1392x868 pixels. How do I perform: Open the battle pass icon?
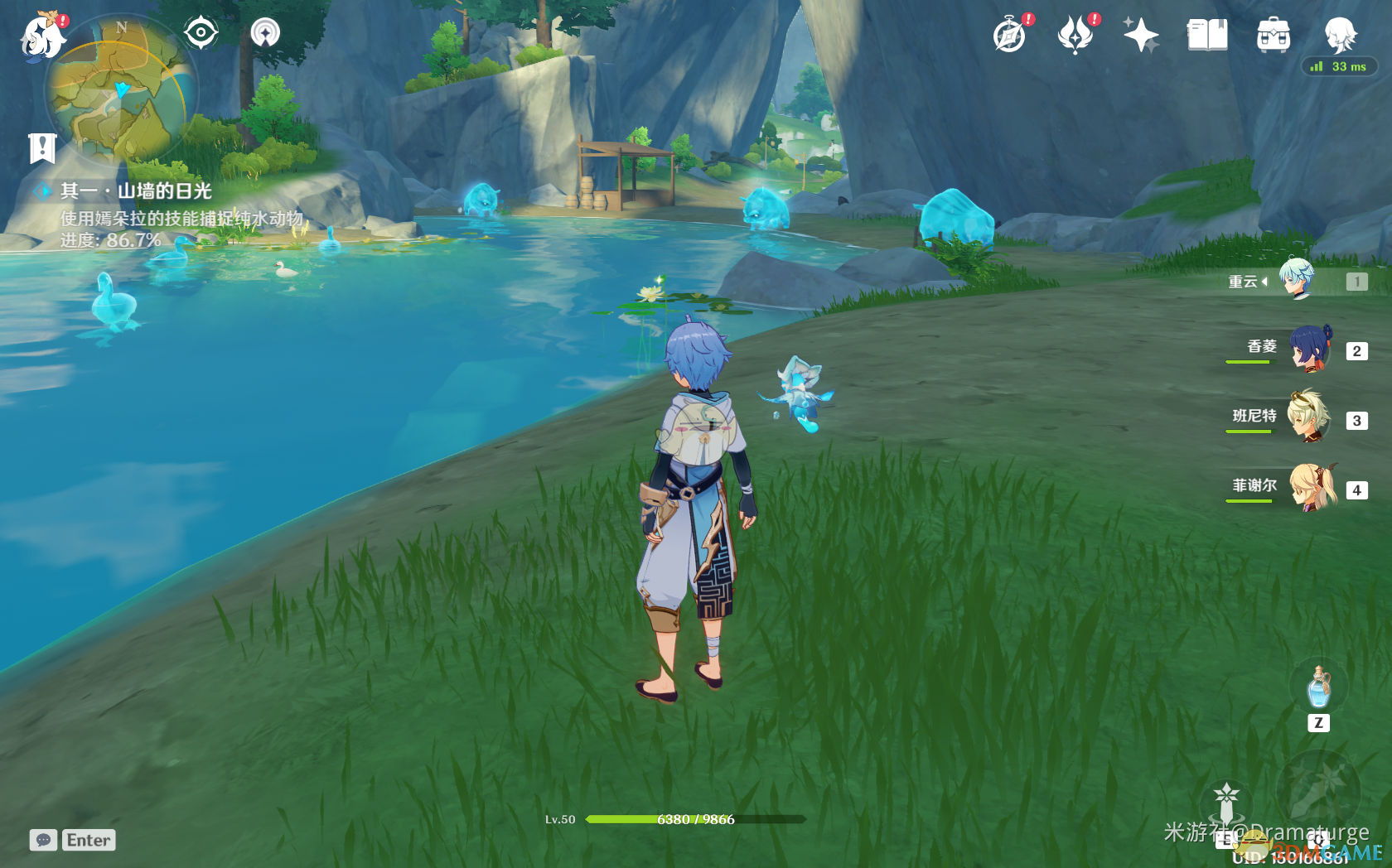[1075, 36]
